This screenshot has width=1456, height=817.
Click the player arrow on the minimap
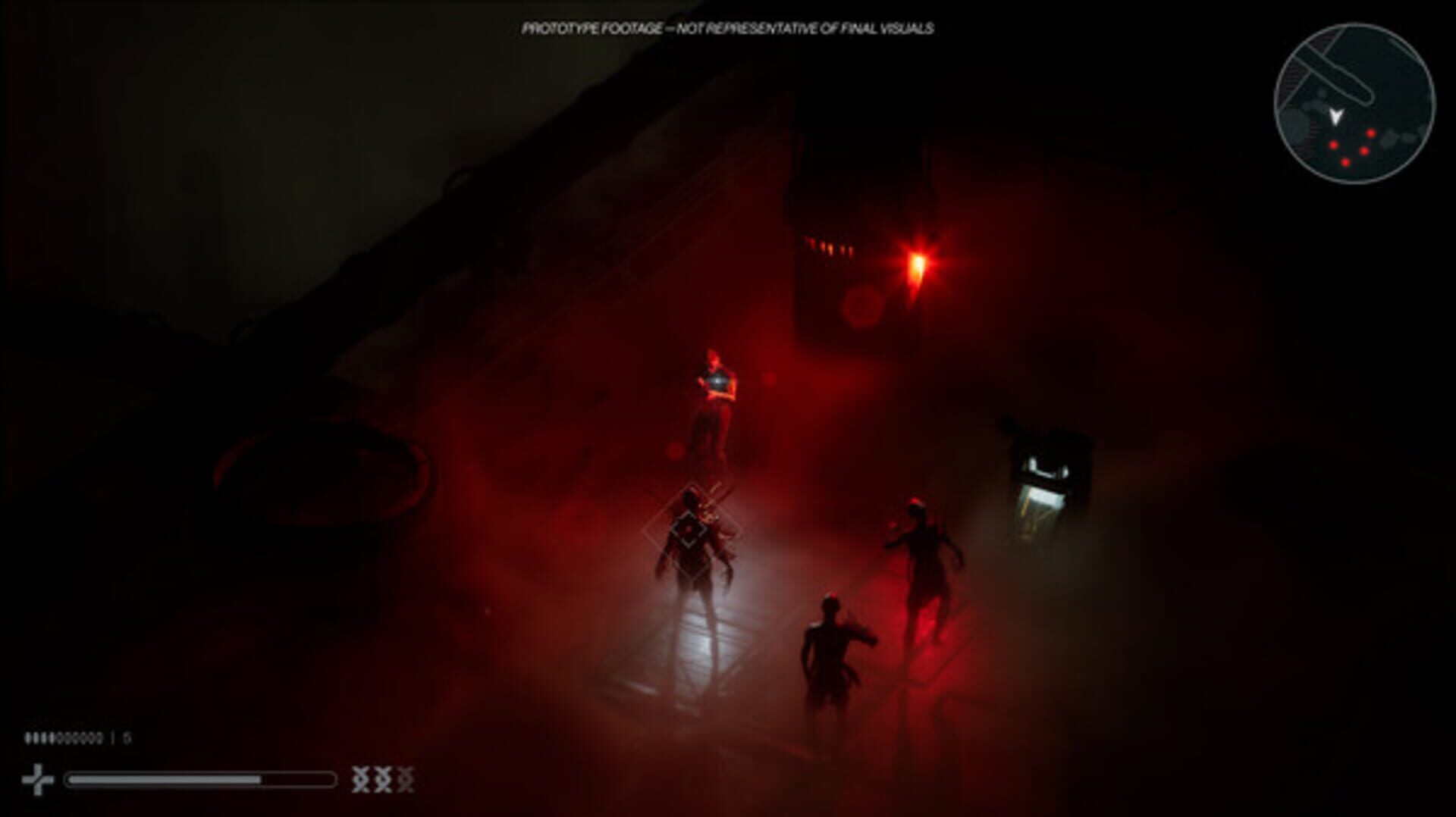click(1336, 117)
